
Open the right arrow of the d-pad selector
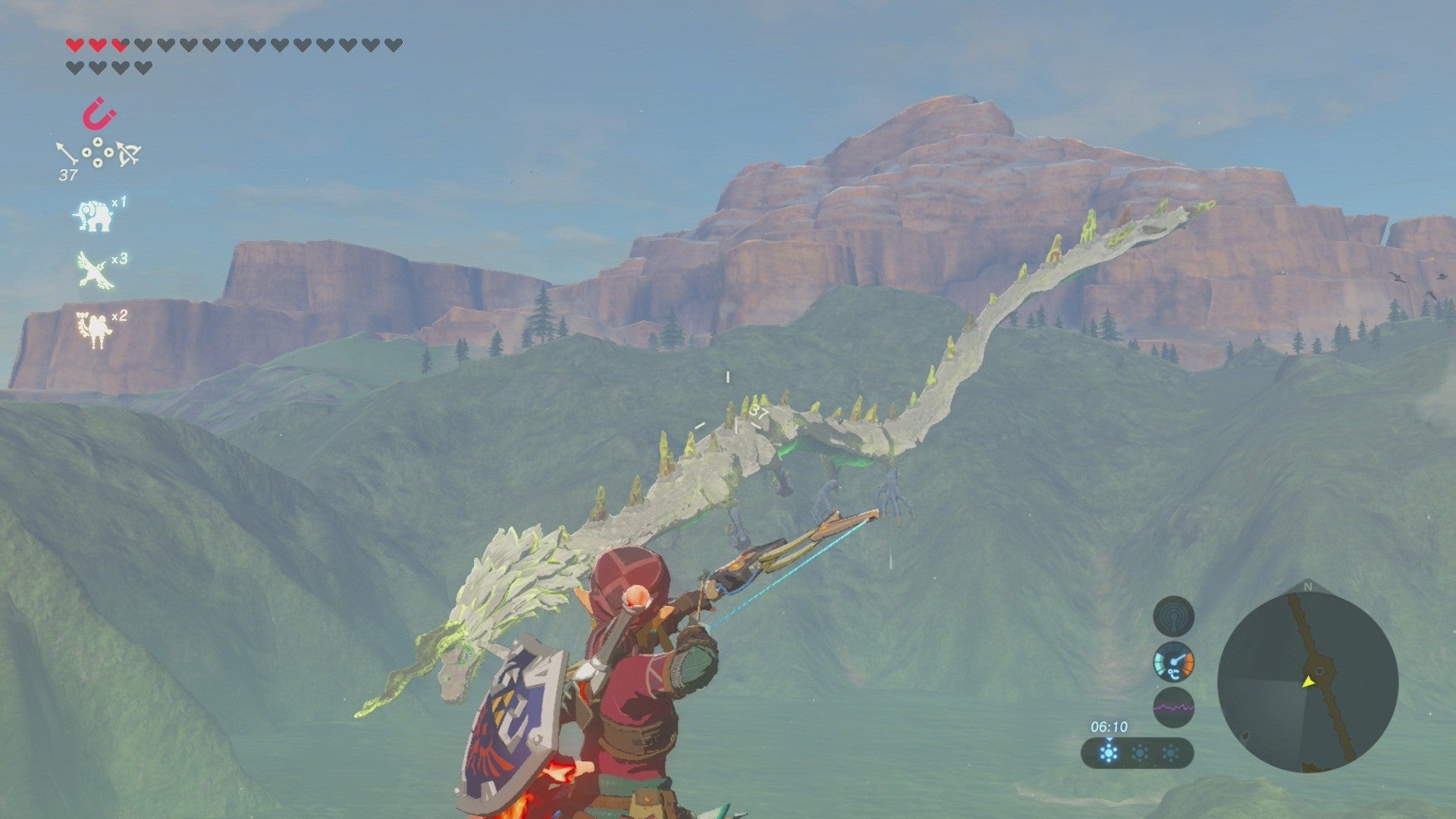click(108, 152)
